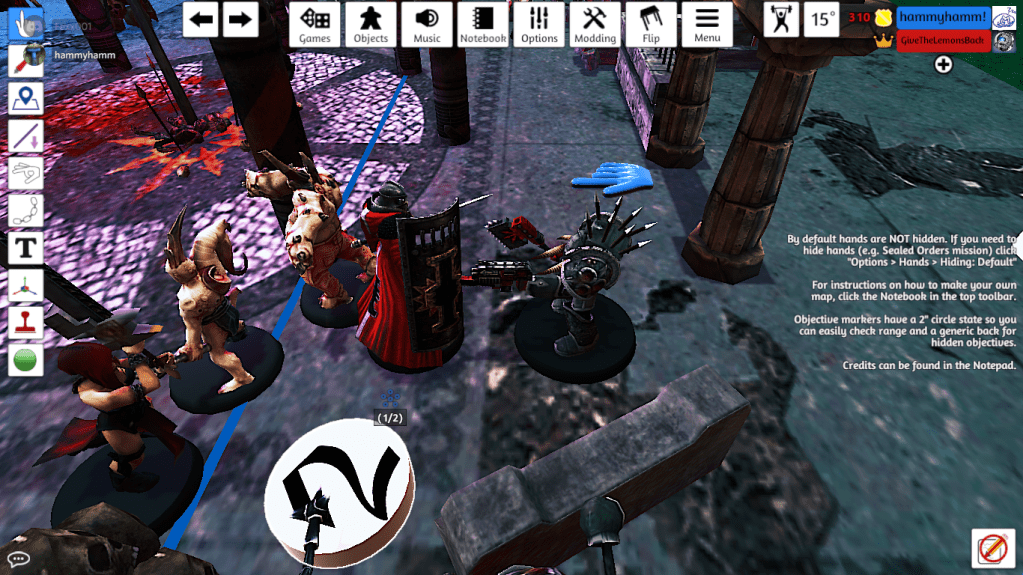Open the Modding tools
This screenshot has width=1023, height=575.
pos(595,24)
